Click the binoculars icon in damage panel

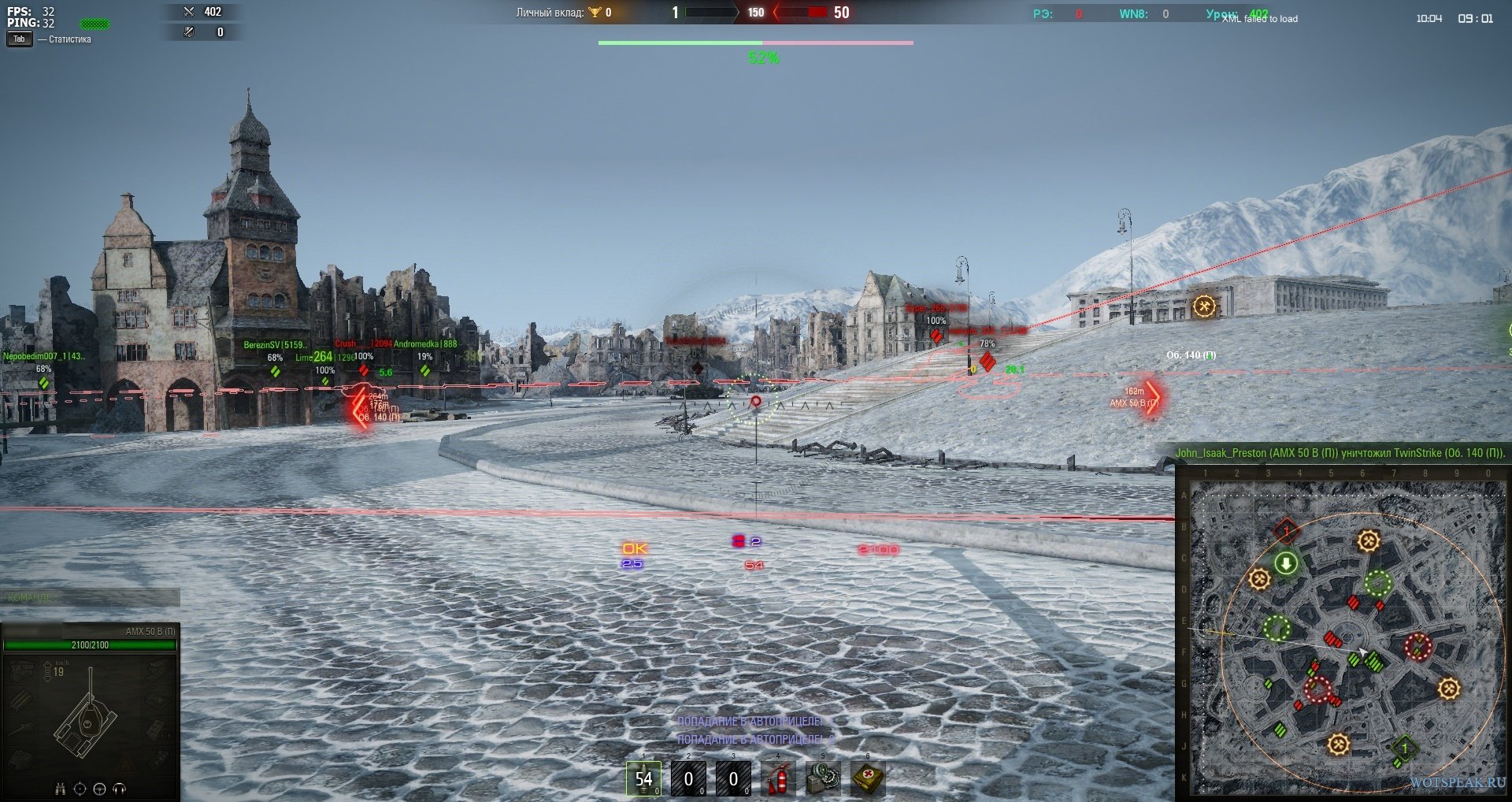pyautogui.click(x=61, y=789)
